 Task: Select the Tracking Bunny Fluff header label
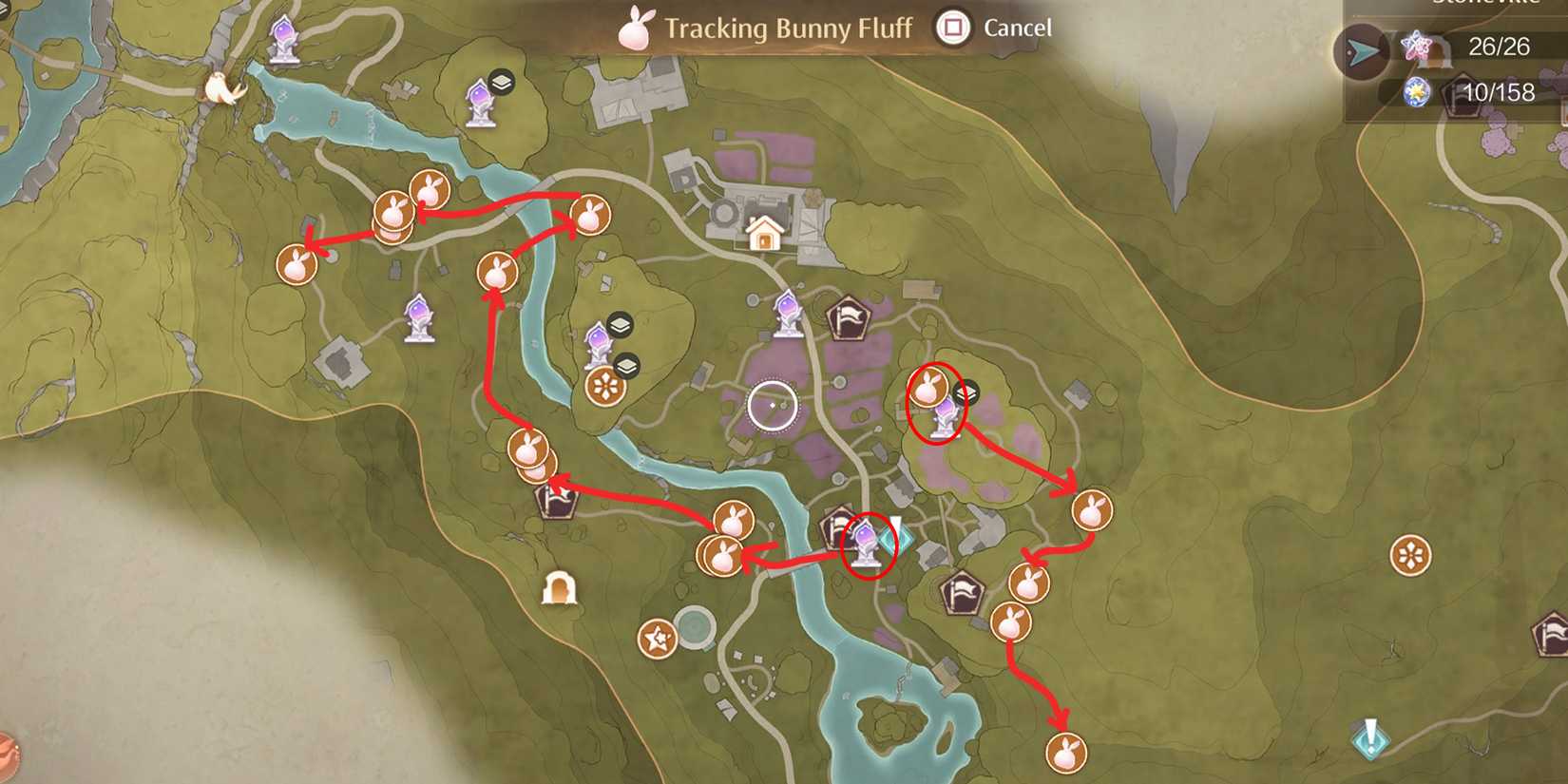[x=789, y=29]
